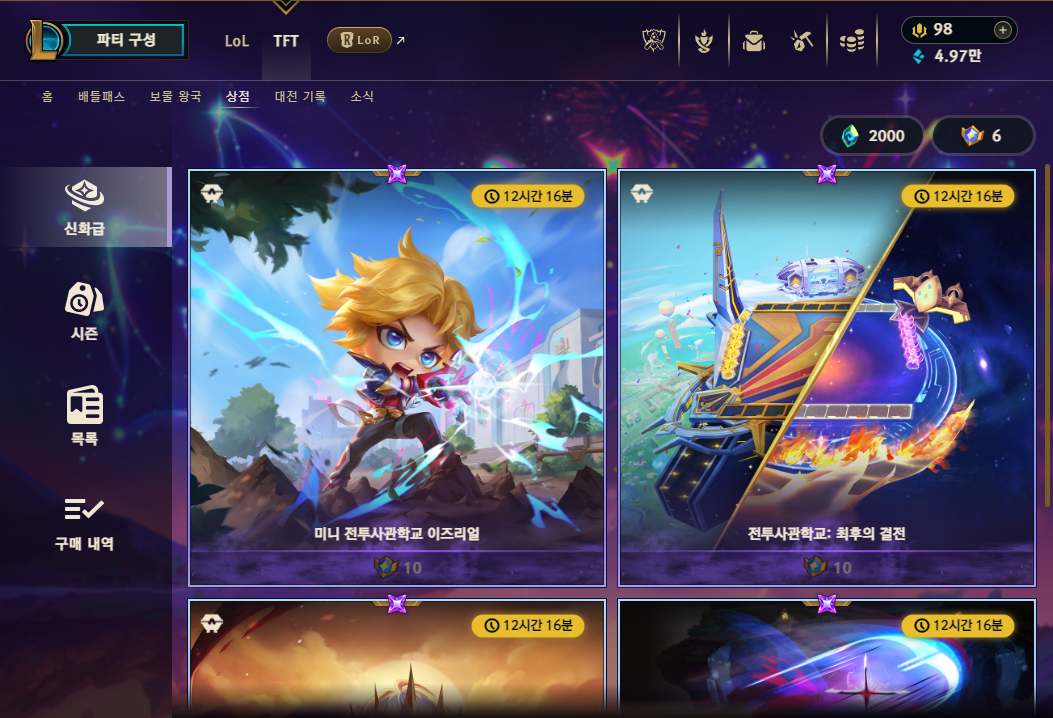Viewport: 1053px width, 718px height.
Task: Click the plus button beside 98 RP
Action: tap(1003, 30)
